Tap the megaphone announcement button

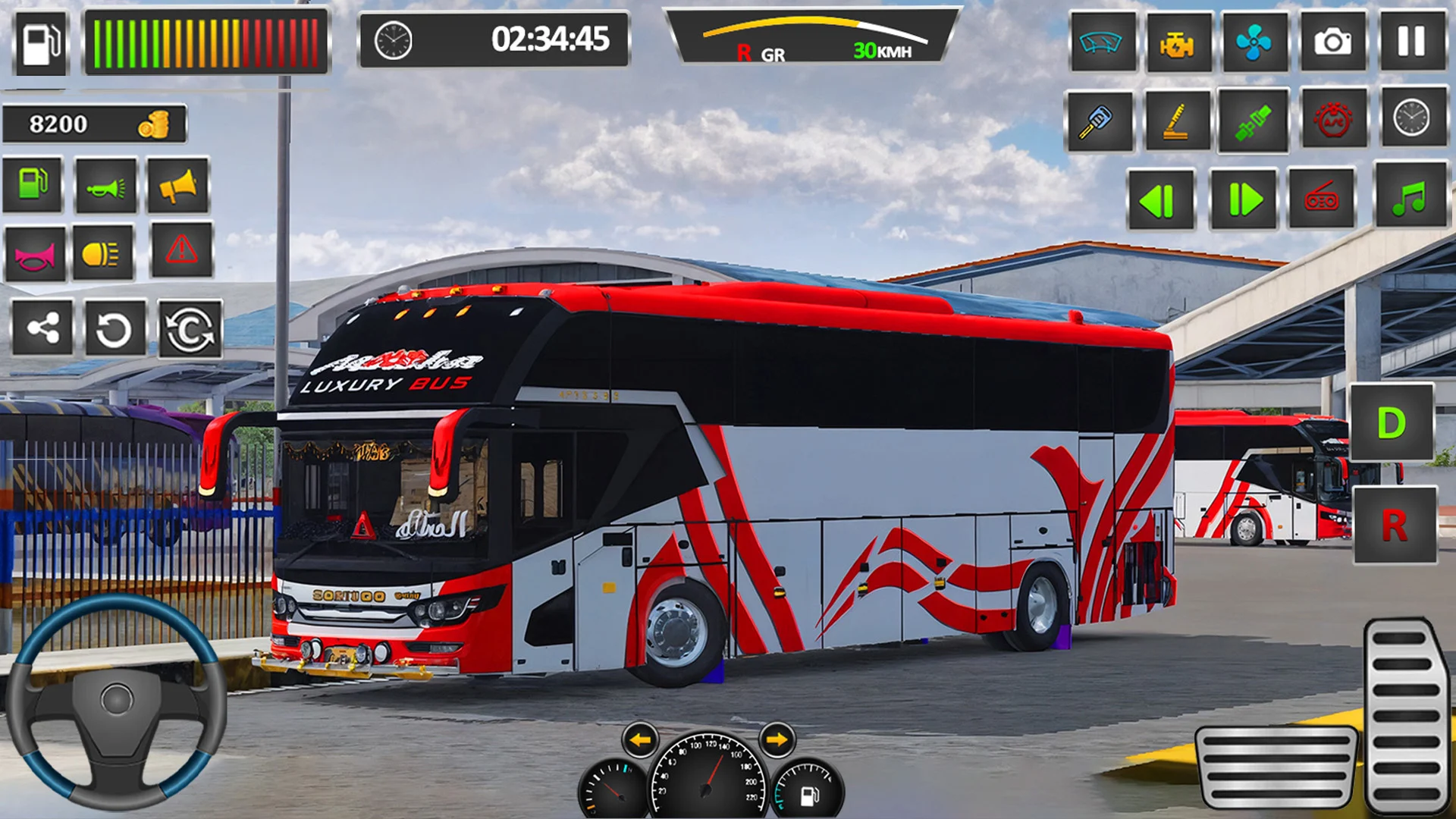178,186
